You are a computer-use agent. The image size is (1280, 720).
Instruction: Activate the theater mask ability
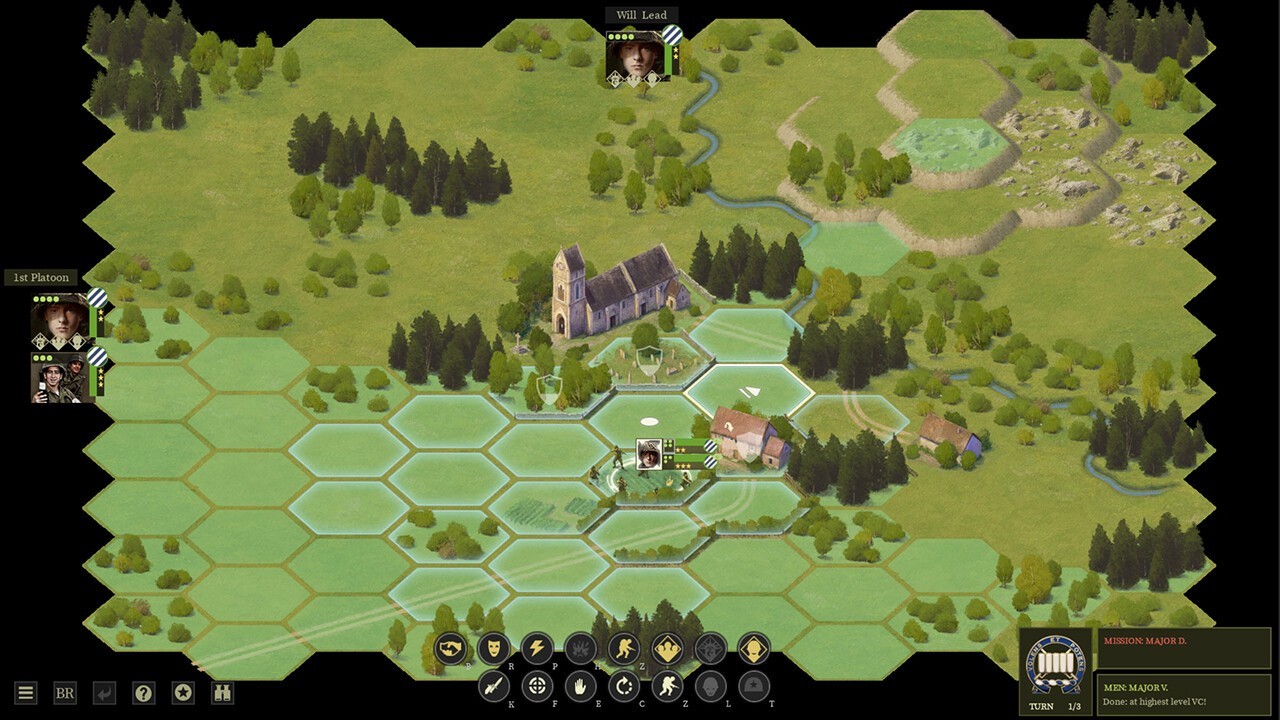494,649
